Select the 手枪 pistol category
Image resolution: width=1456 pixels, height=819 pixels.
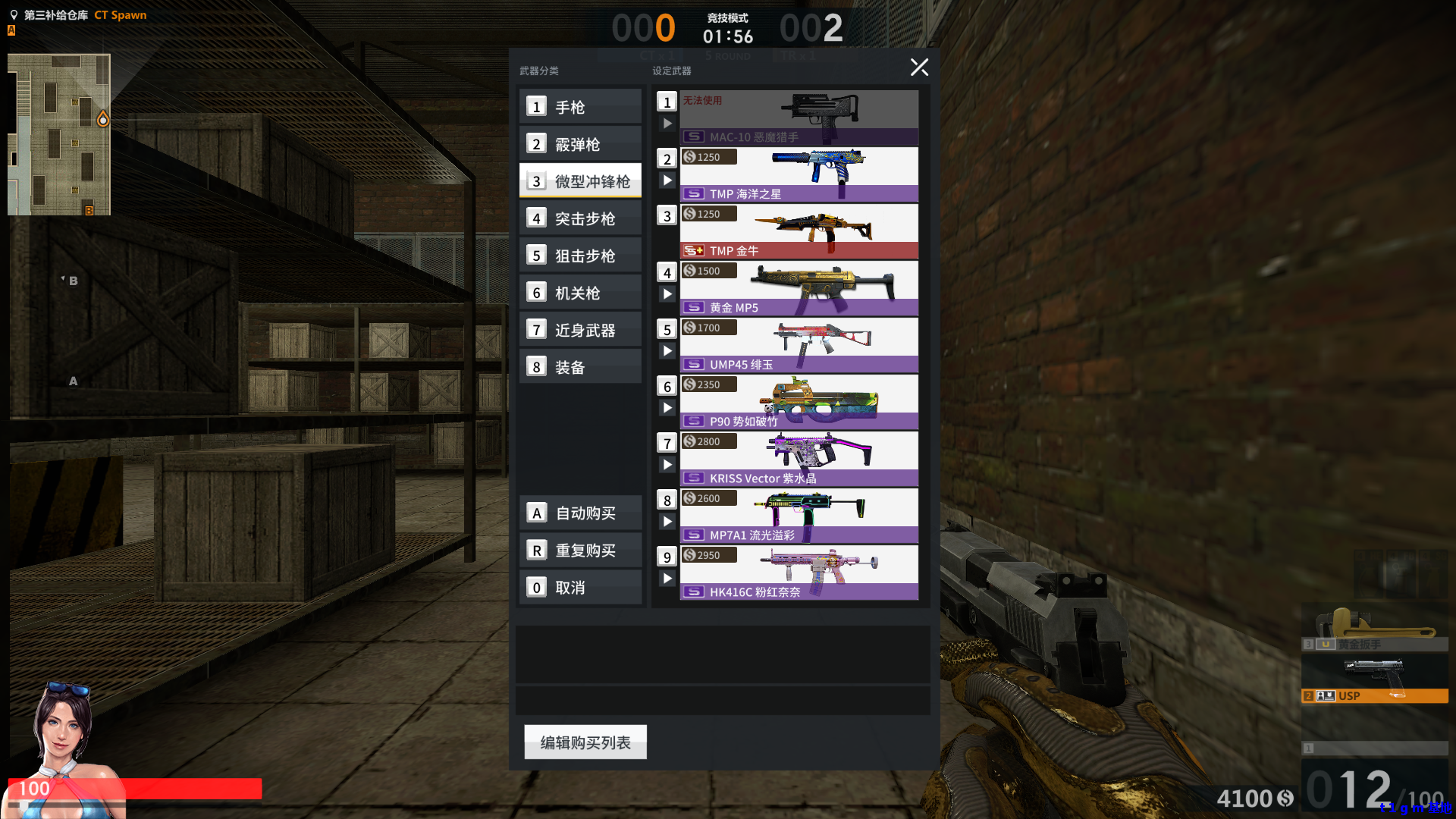click(x=580, y=107)
